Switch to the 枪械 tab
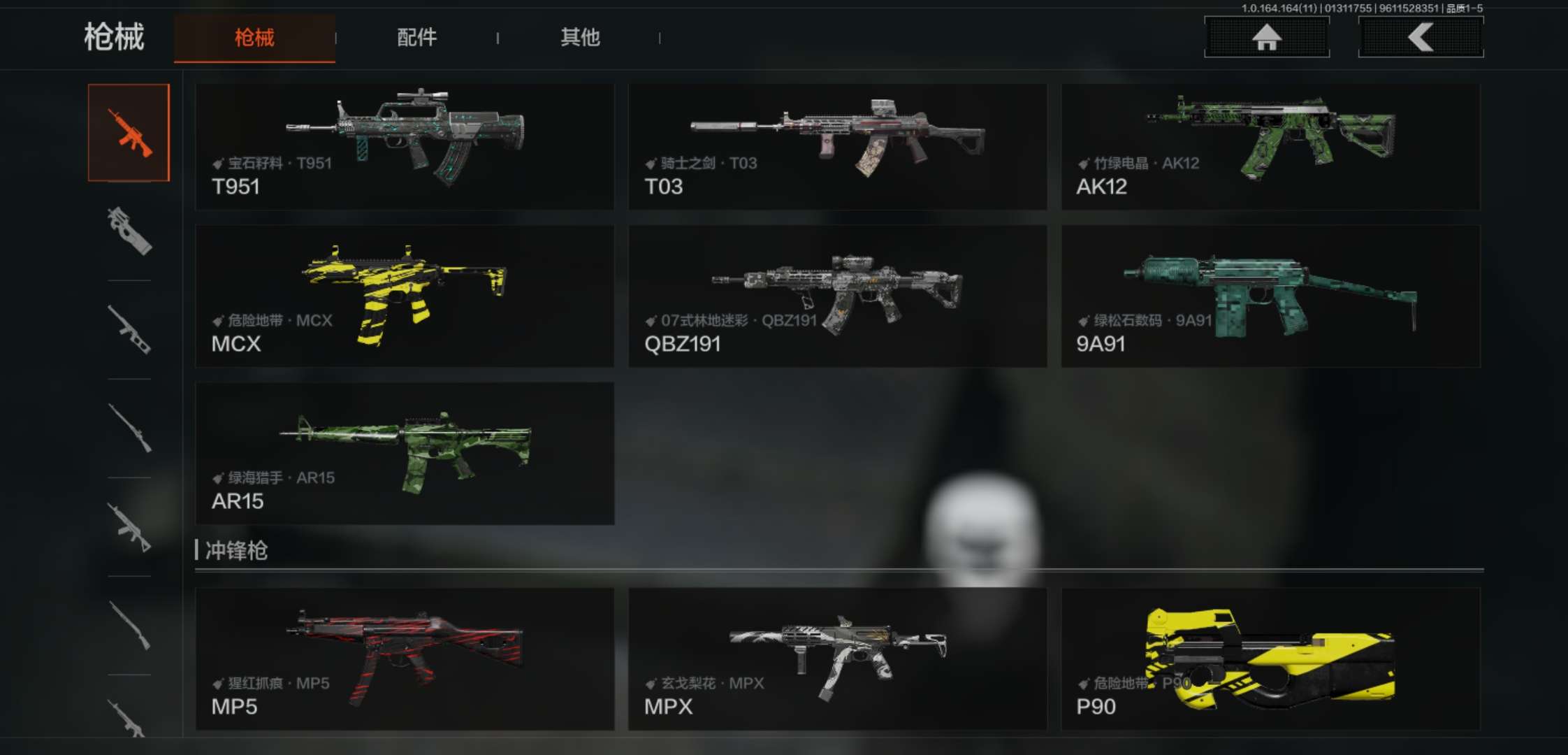 point(254,38)
